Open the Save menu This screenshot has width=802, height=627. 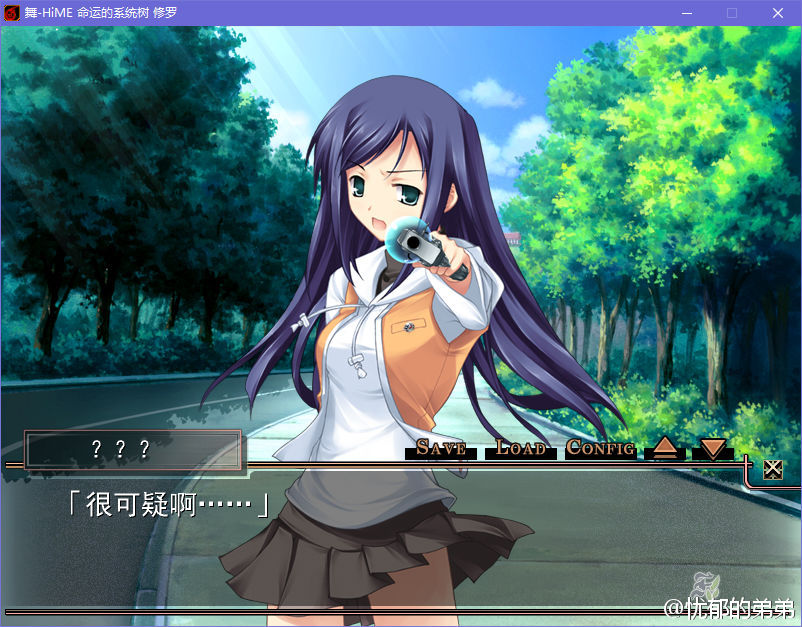pos(441,448)
